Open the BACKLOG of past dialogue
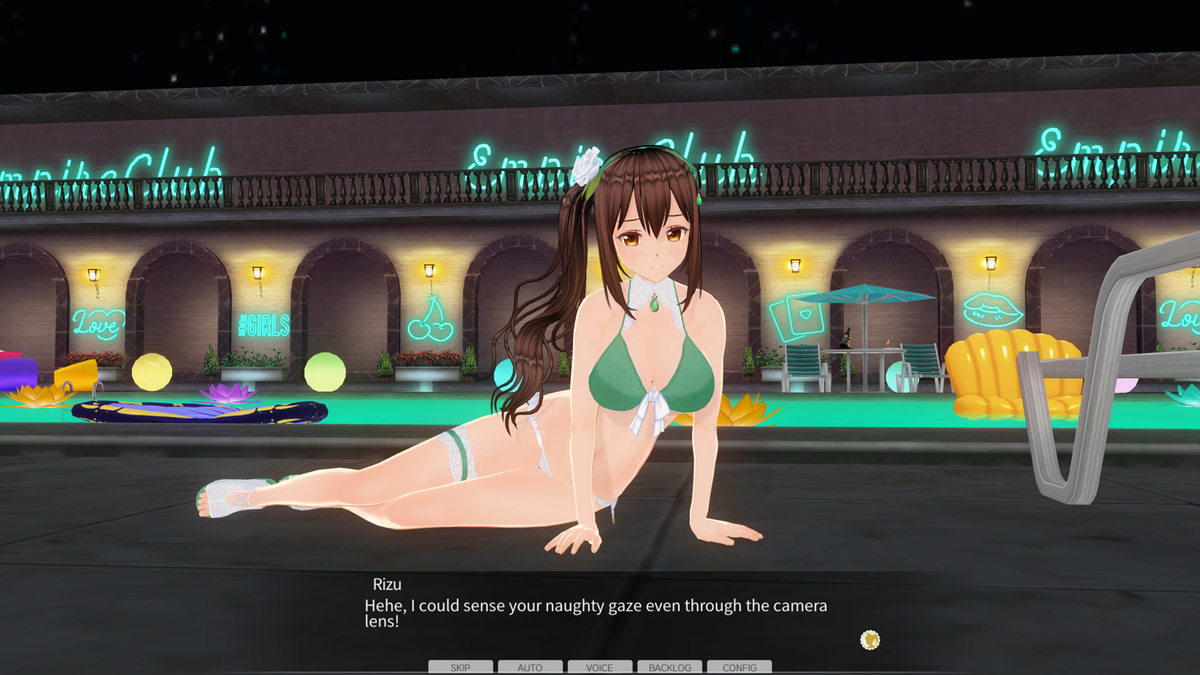The image size is (1200, 675). pos(669,667)
